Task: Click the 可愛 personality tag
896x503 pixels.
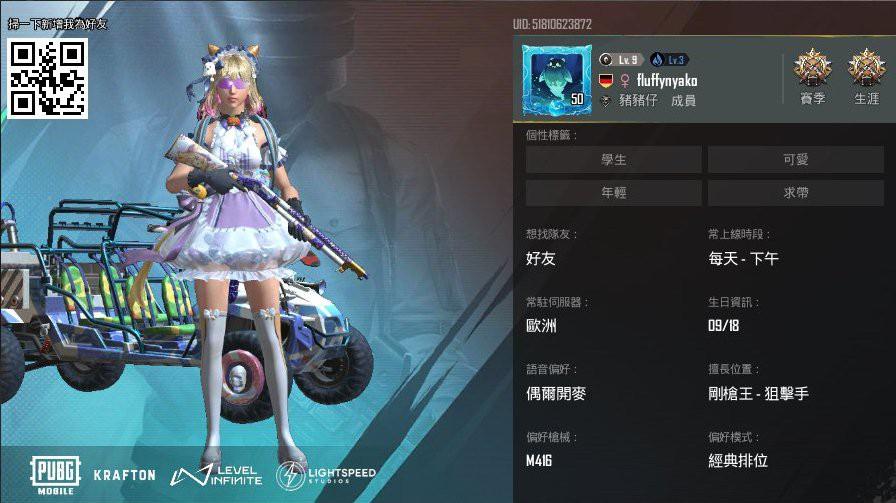Action: click(795, 159)
